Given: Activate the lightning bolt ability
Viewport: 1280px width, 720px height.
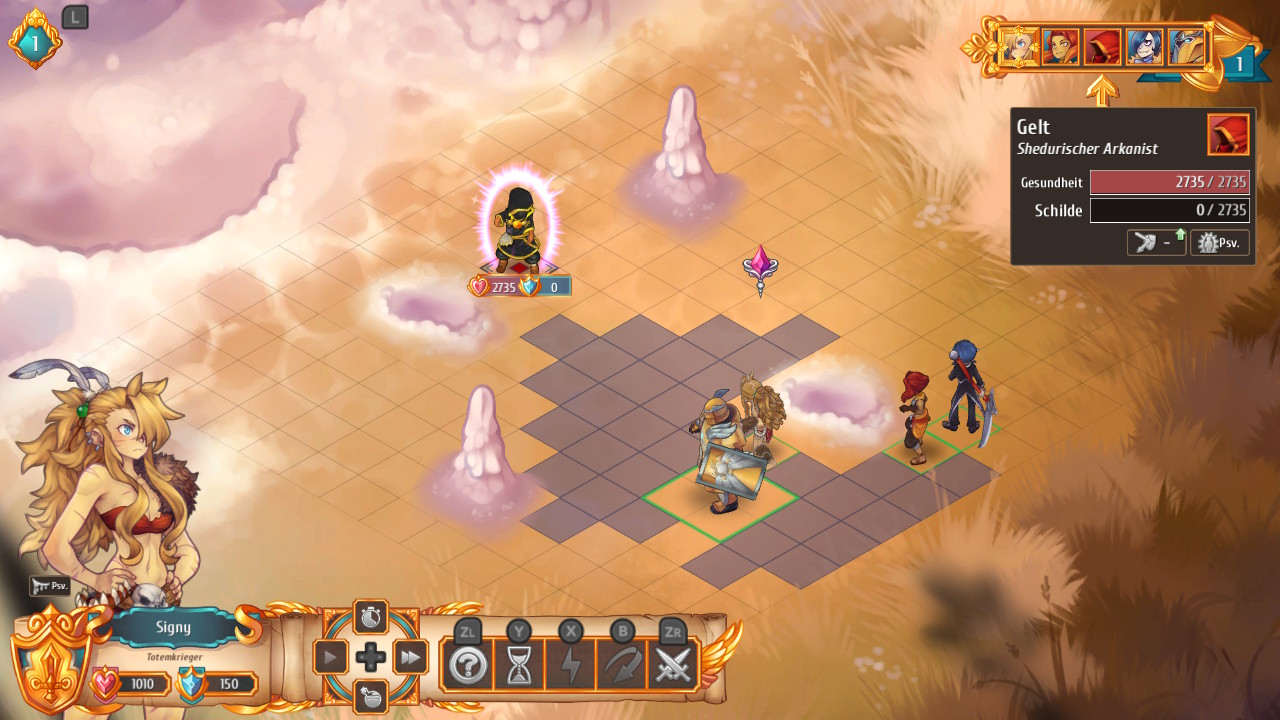Looking at the screenshot, I should pos(570,665).
